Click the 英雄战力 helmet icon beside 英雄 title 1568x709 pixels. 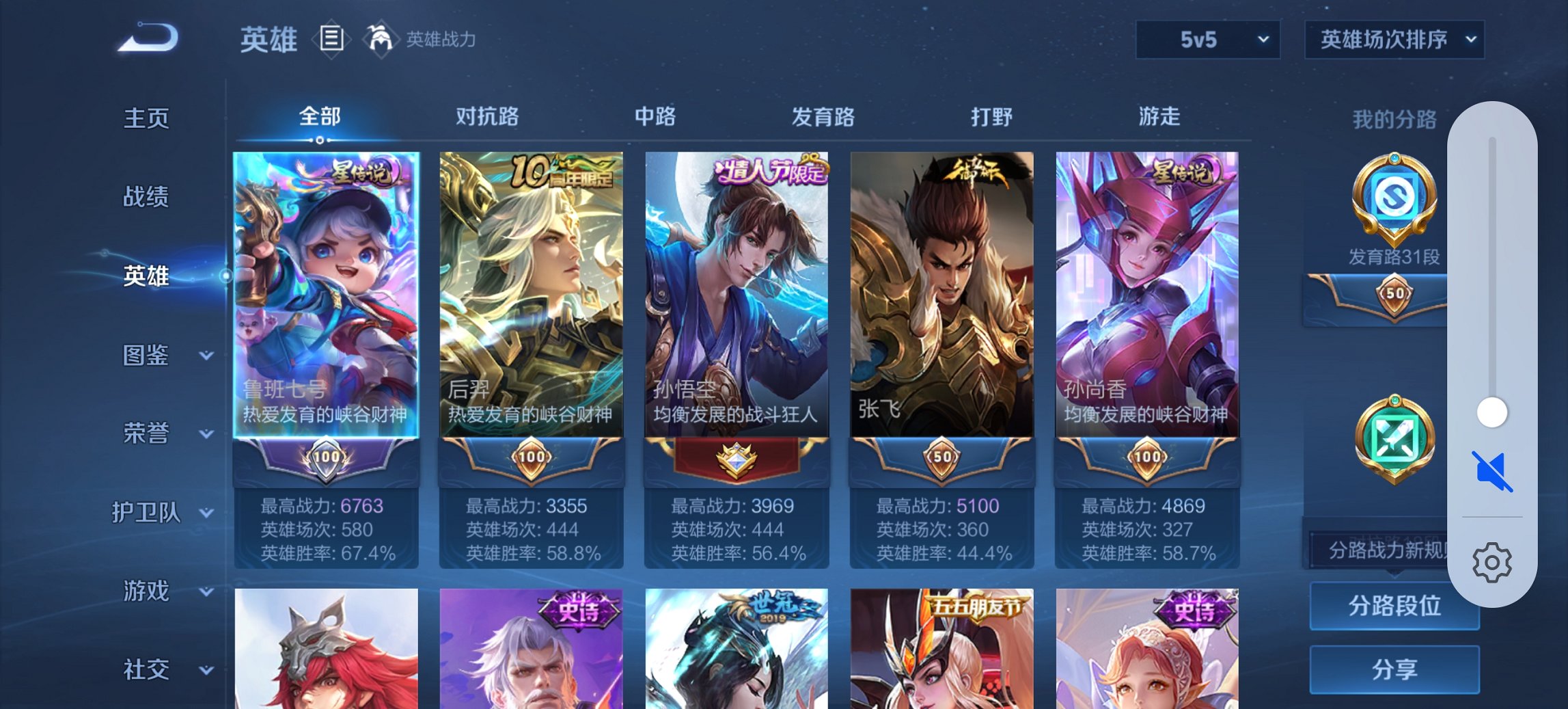click(x=380, y=39)
